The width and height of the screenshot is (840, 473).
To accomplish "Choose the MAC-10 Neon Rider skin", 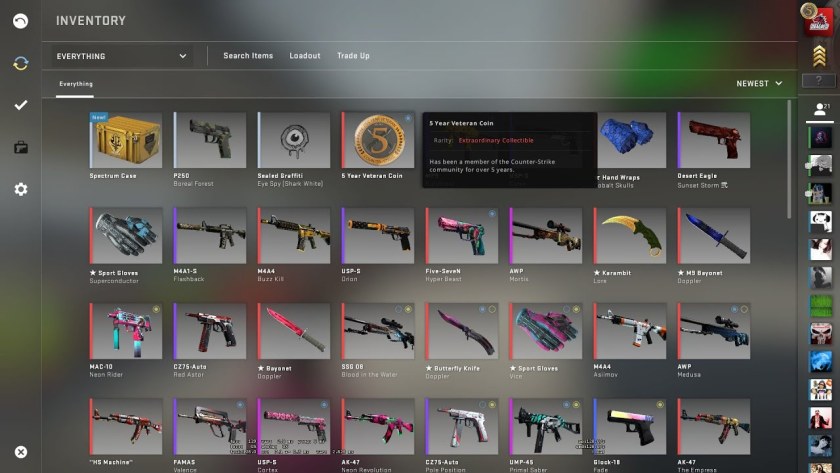I will point(127,331).
